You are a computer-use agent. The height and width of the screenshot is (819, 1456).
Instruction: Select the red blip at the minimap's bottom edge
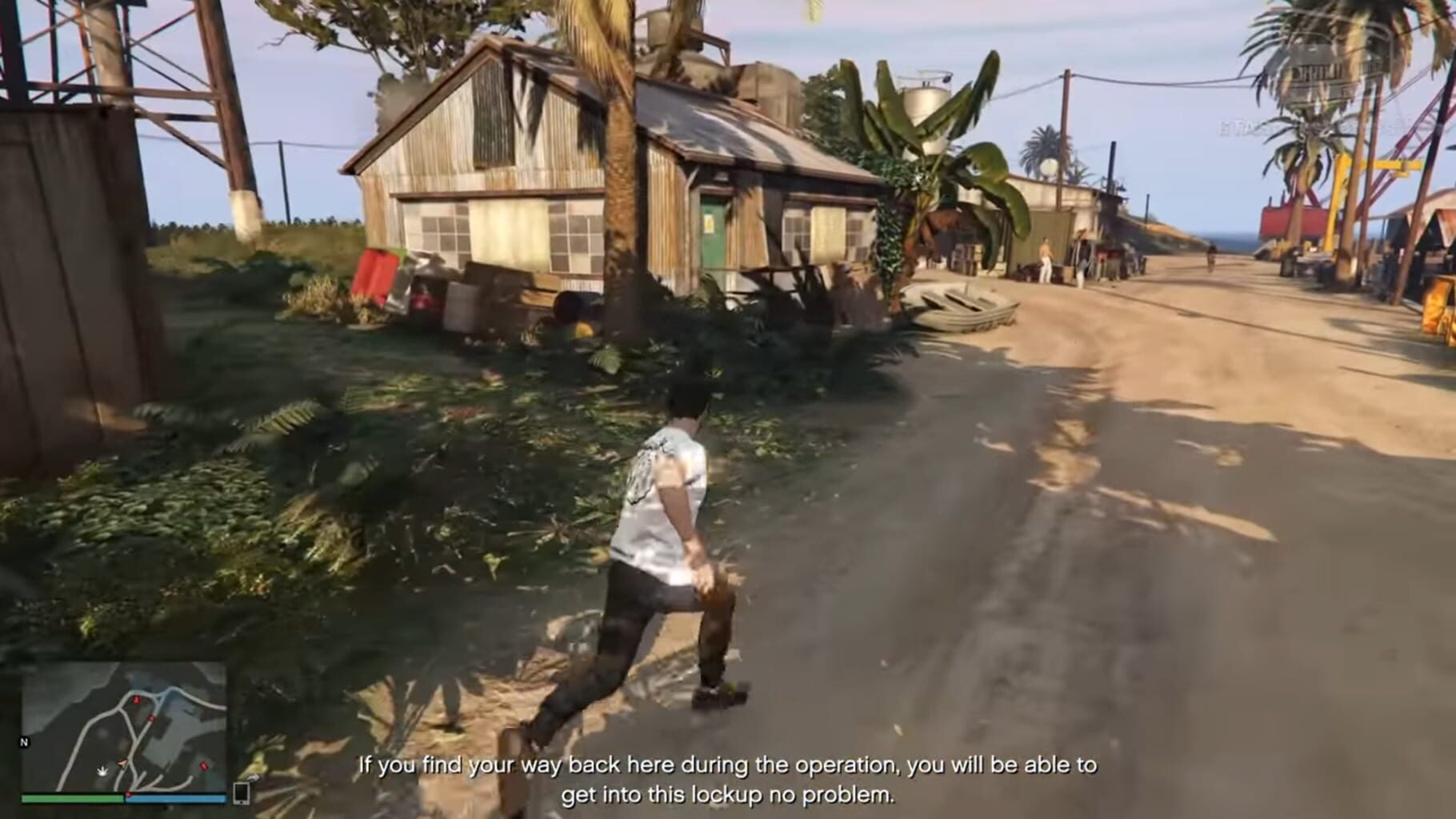pyautogui.click(x=130, y=794)
